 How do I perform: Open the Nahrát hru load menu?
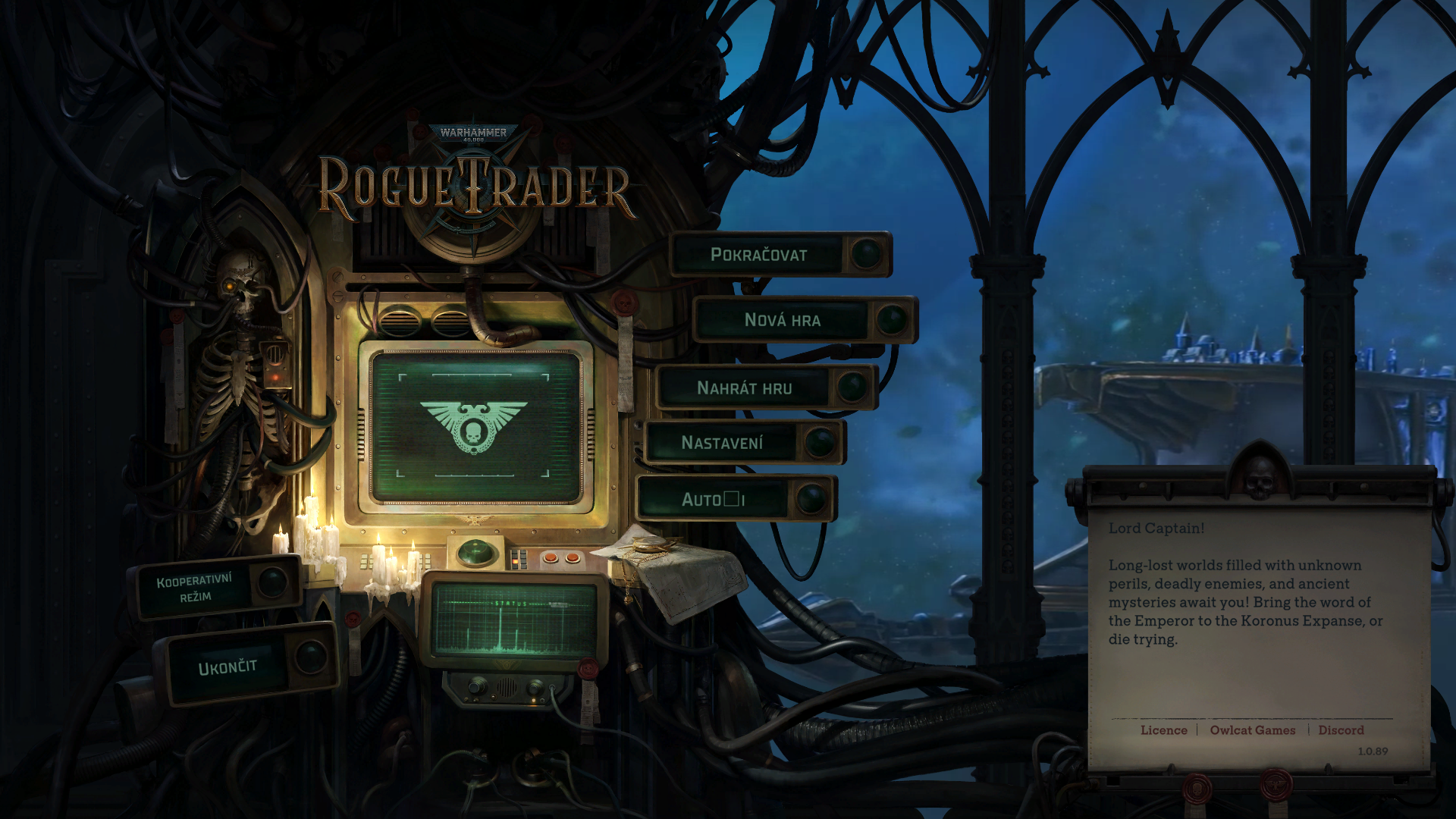[745, 388]
